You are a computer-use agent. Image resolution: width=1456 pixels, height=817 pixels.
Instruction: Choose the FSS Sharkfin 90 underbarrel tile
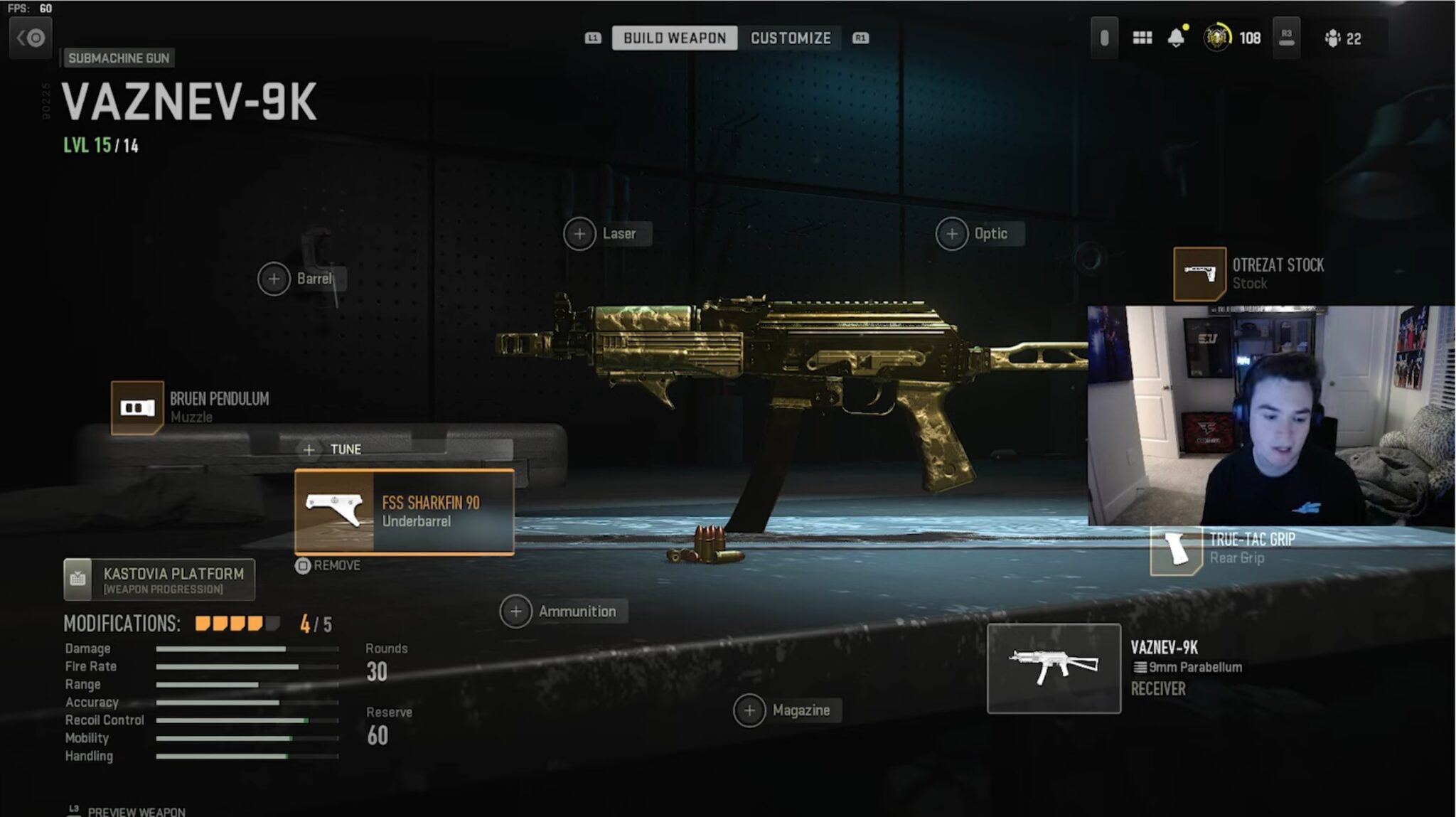(x=404, y=512)
